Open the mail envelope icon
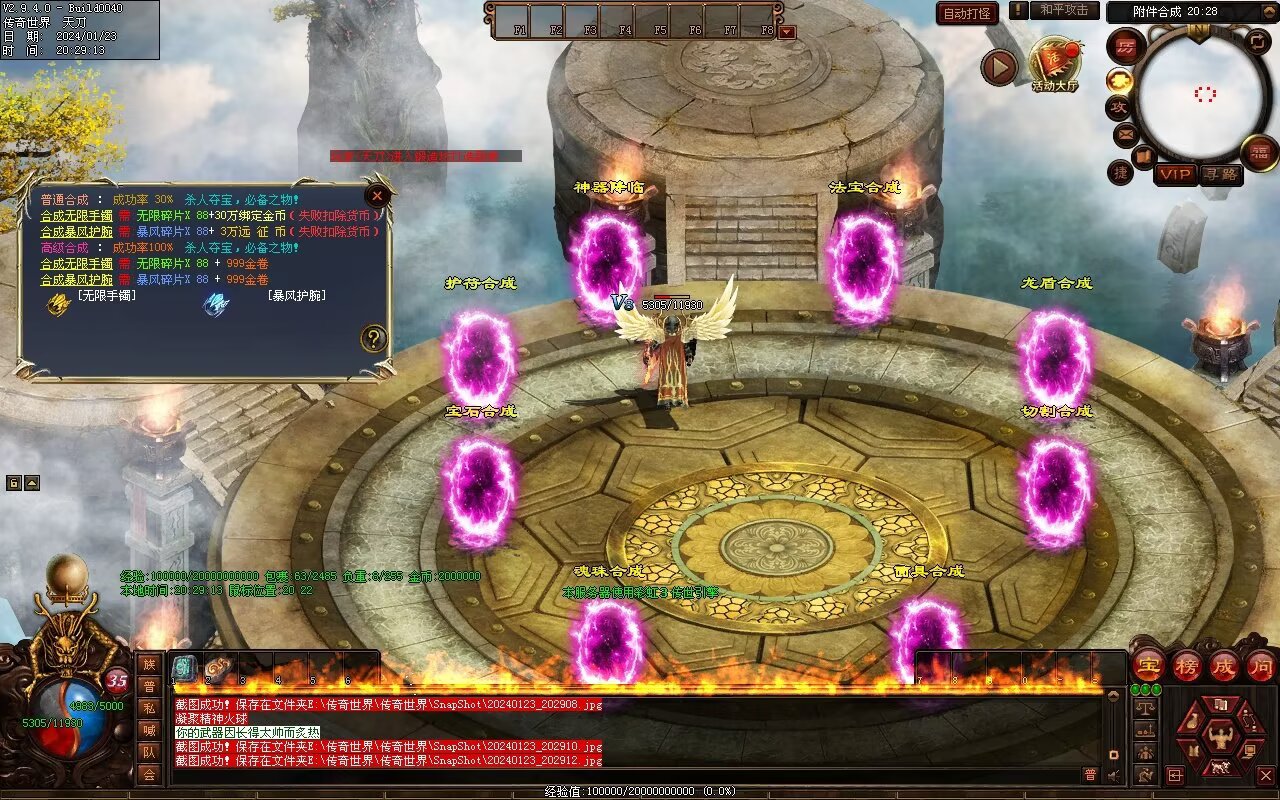 pyautogui.click(x=1126, y=134)
